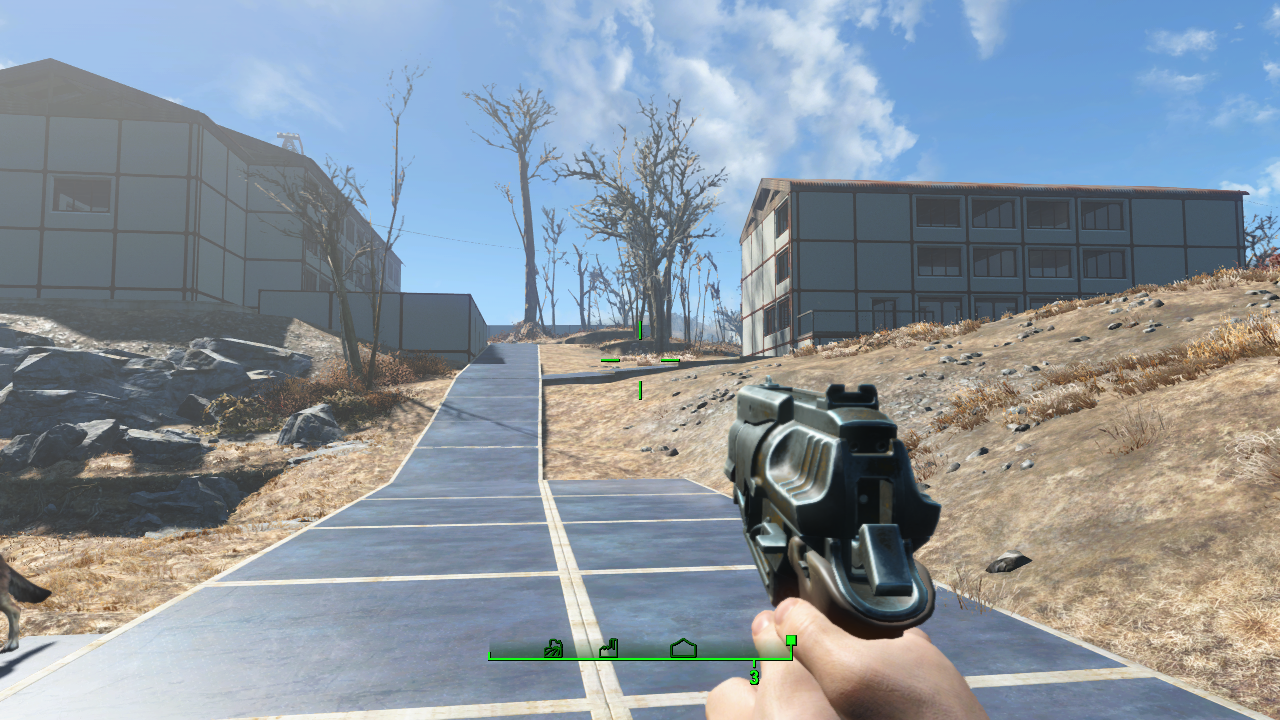Screen dimensions: 1280x720
Task: Click the right tick mark of the reticle
Action: click(x=670, y=360)
